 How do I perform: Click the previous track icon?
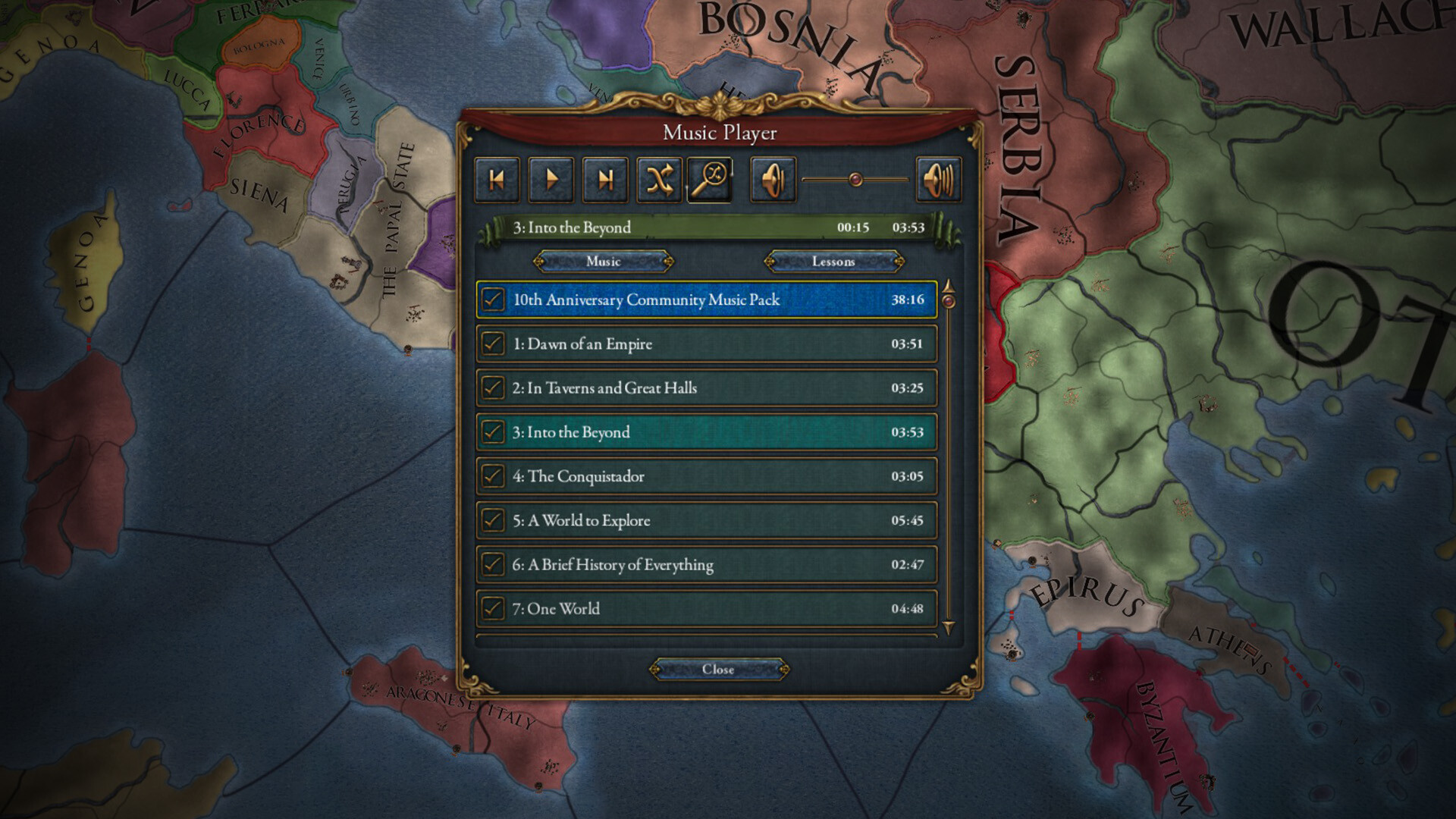pyautogui.click(x=497, y=180)
